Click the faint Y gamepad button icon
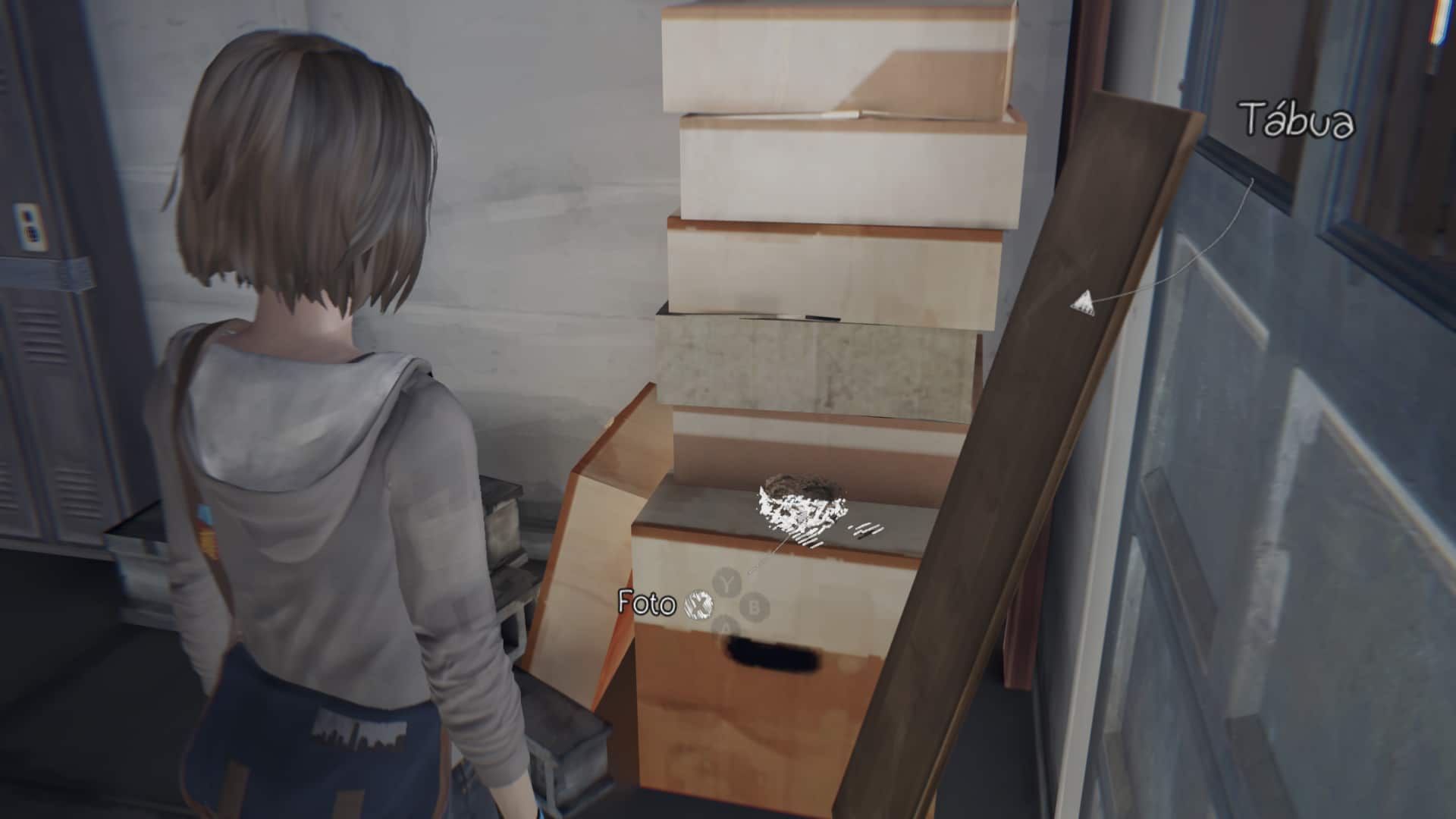This screenshot has height=819, width=1456. pyautogui.click(x=726, y=582)
